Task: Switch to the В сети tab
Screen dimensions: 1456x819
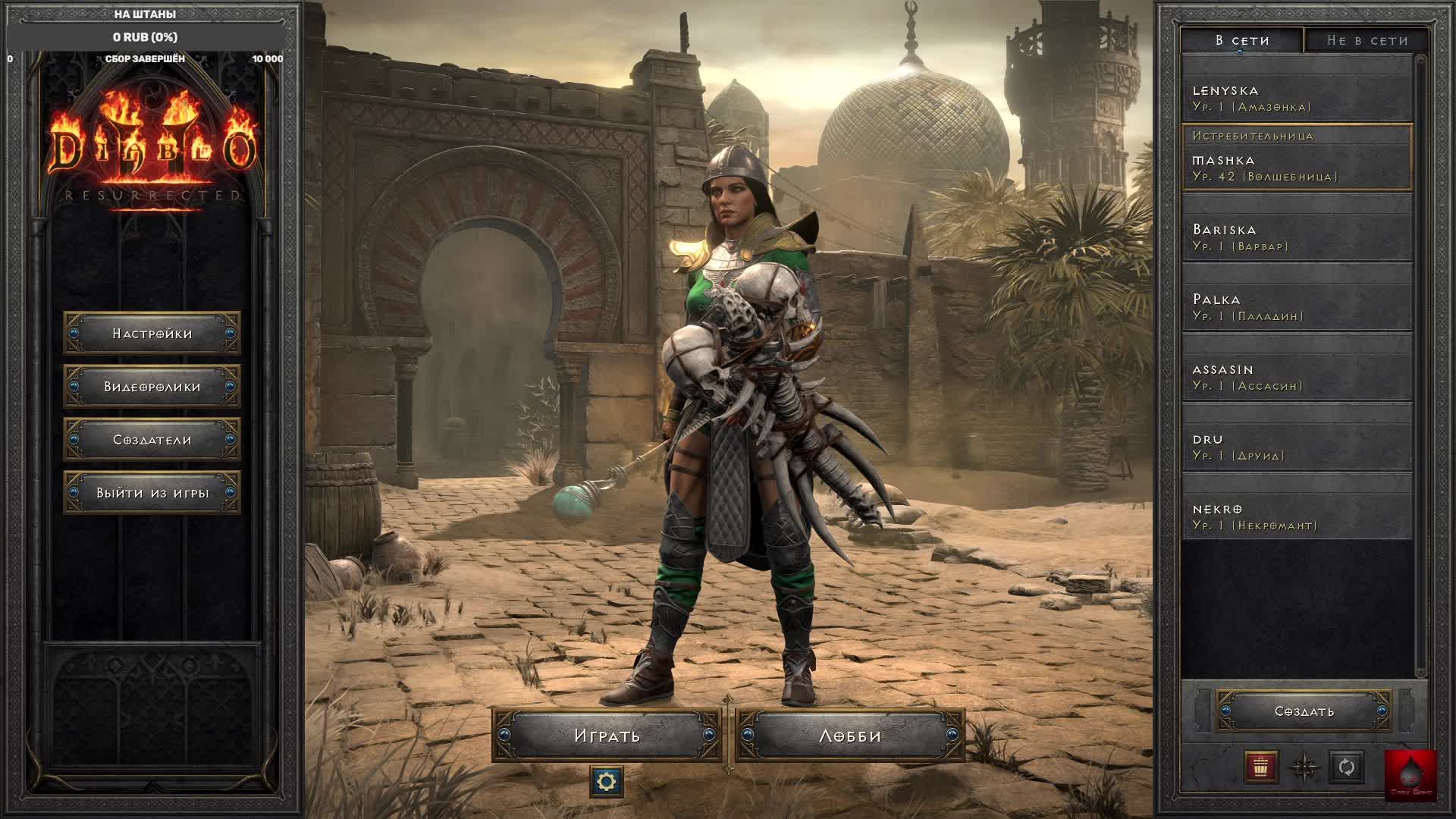Action: 1242,40
